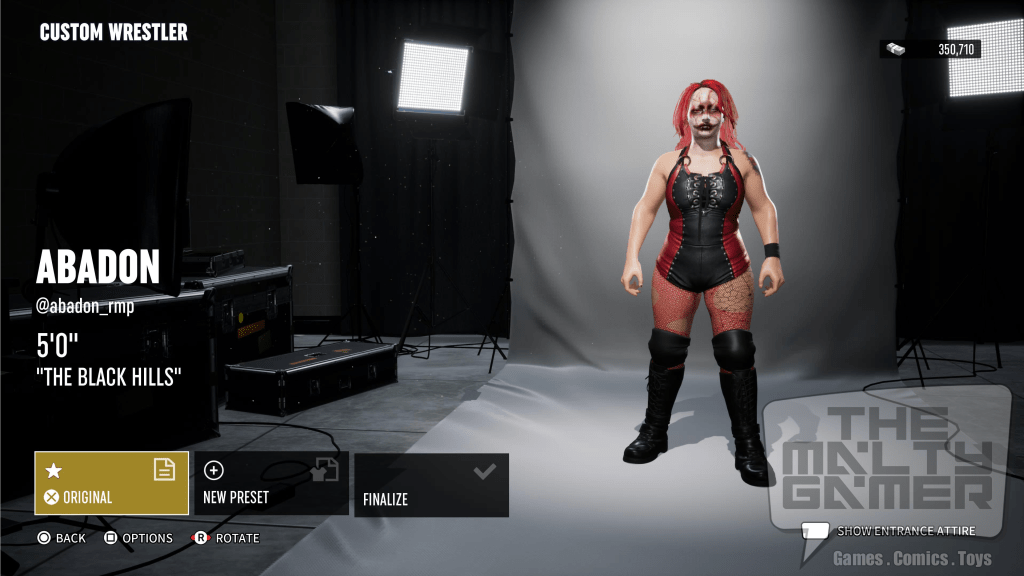Screen dimensions: 1024x576
Task: Create a New Preset
Action: (x=271, y=483)
